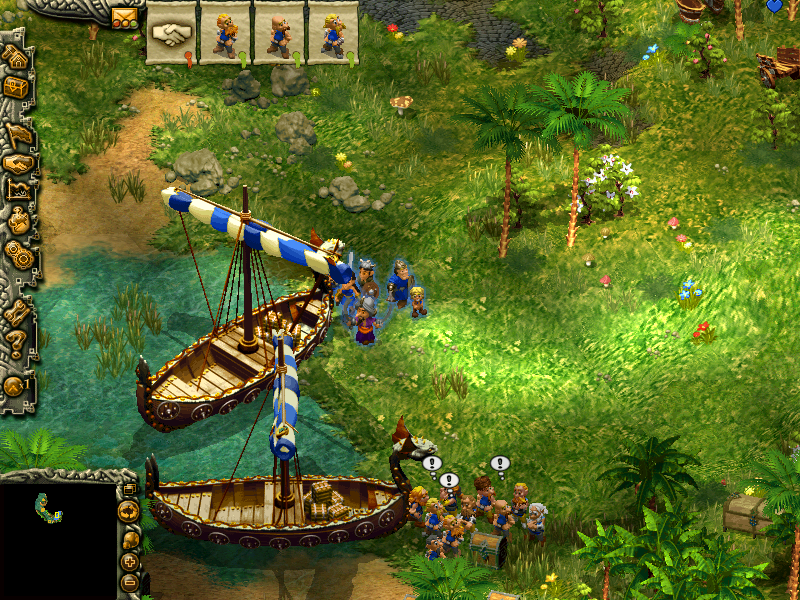This screenshot has height=600, width=800.
Task: Open the house building menu icon
Action: 17,56
